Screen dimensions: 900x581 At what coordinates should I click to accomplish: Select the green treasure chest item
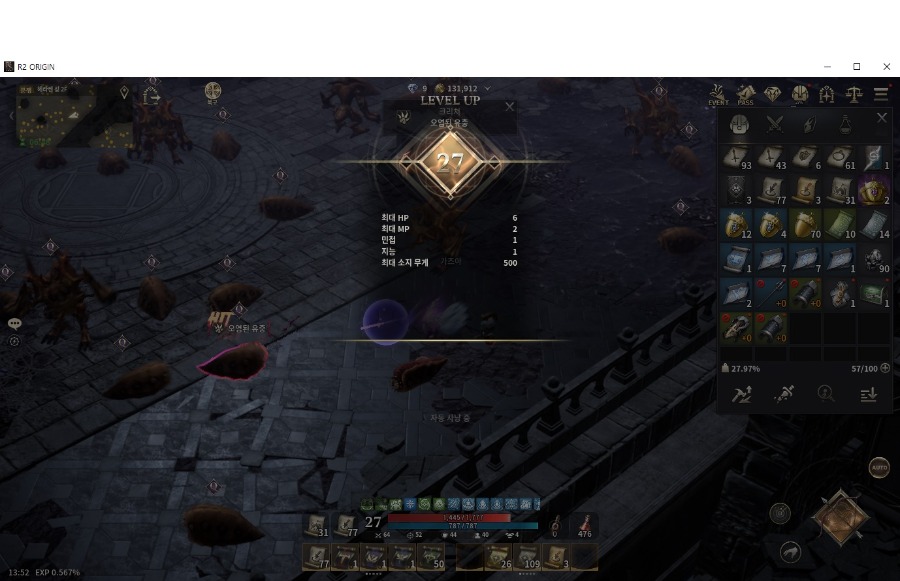(x=873, y=292)
